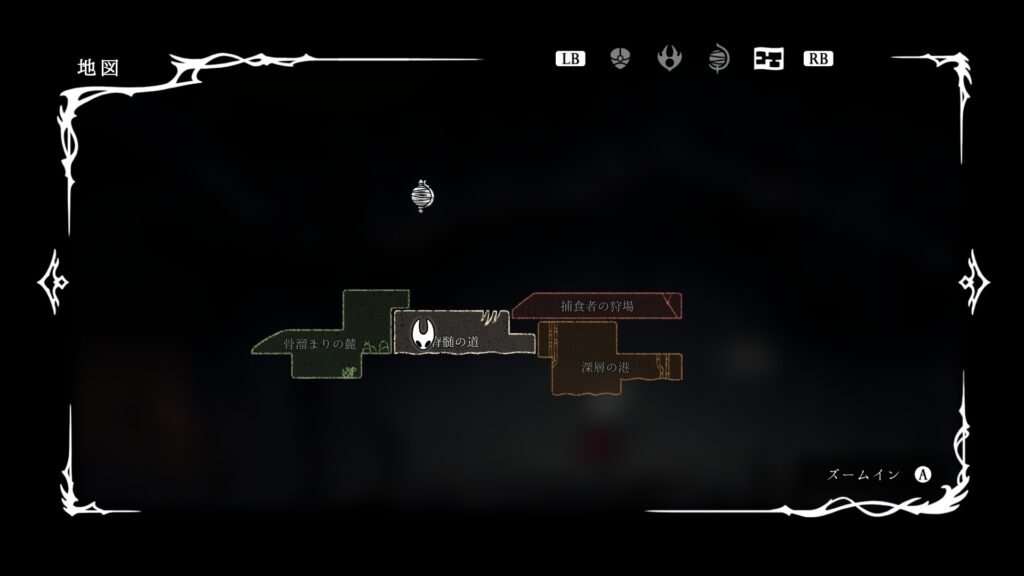Click the striped cocoon map marker
The image size is (1024, 576).
coord(423,195)
